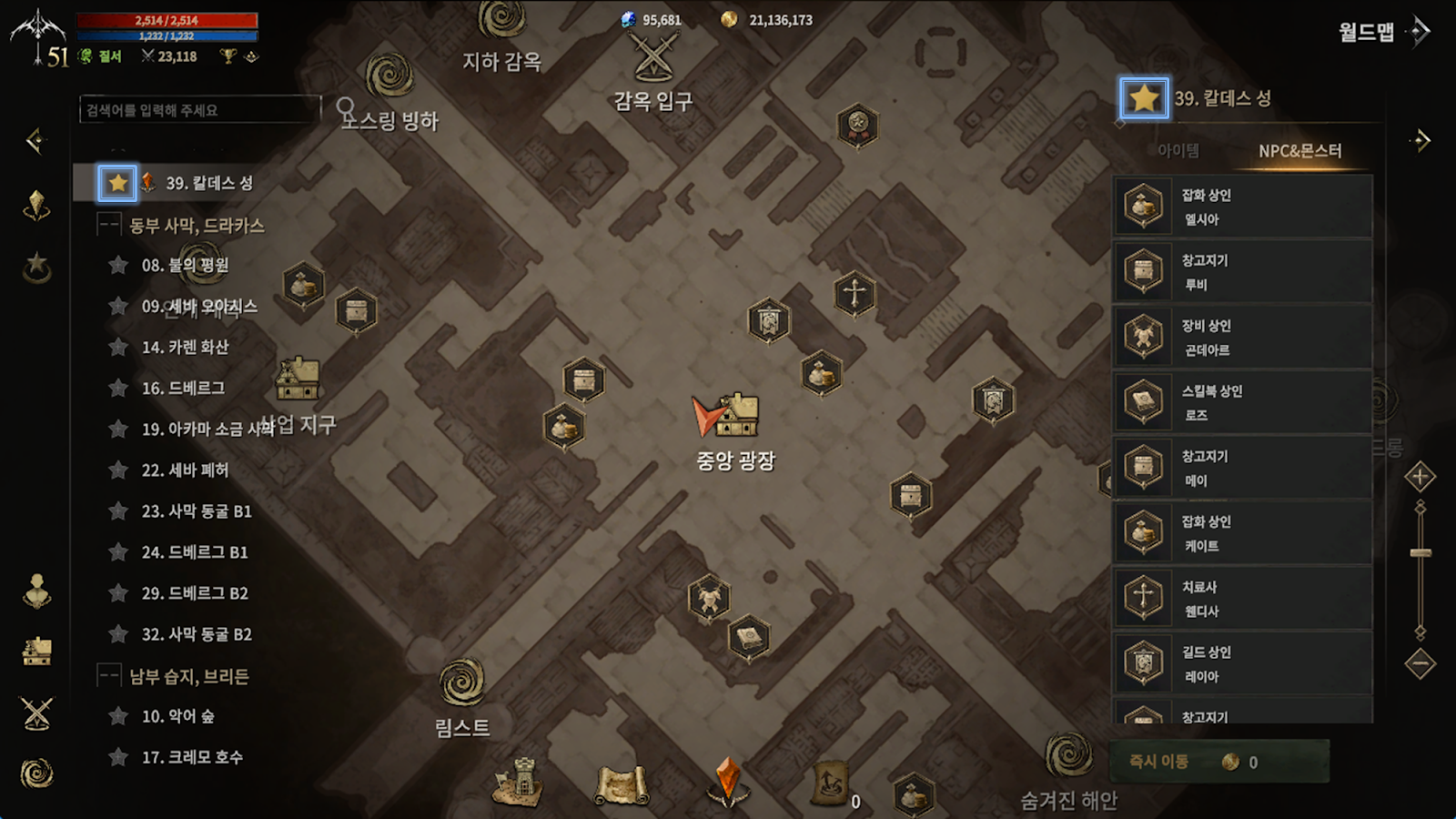Click the search field for map names
1456x819 pixels.
click(198, 110)
